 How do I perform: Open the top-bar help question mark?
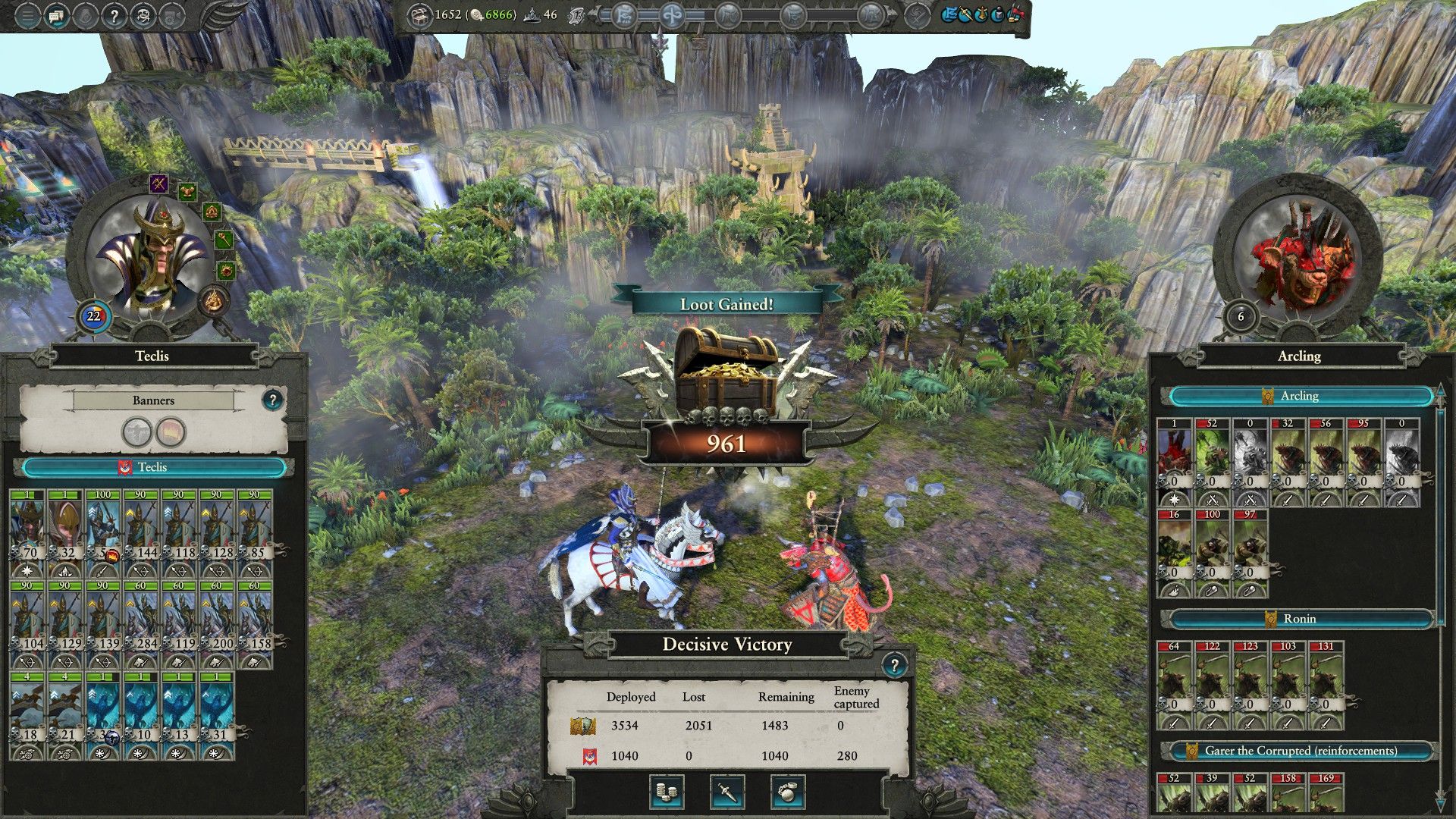114,16
